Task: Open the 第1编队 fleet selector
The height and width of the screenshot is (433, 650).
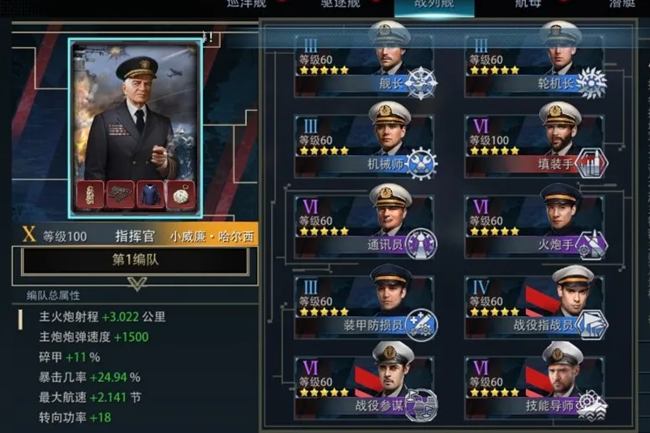Action: (135, 261)
